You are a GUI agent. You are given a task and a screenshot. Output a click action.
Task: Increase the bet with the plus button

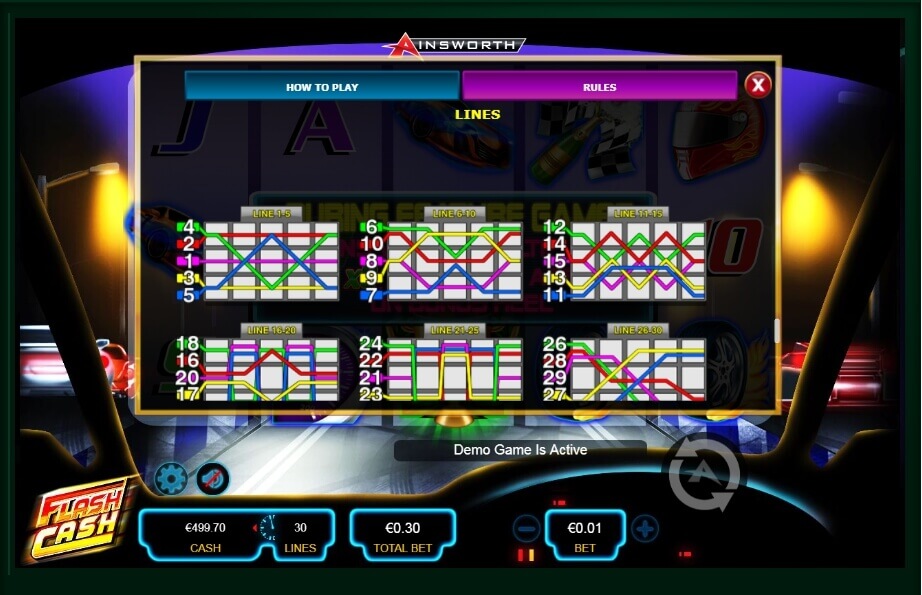[645, 528]
